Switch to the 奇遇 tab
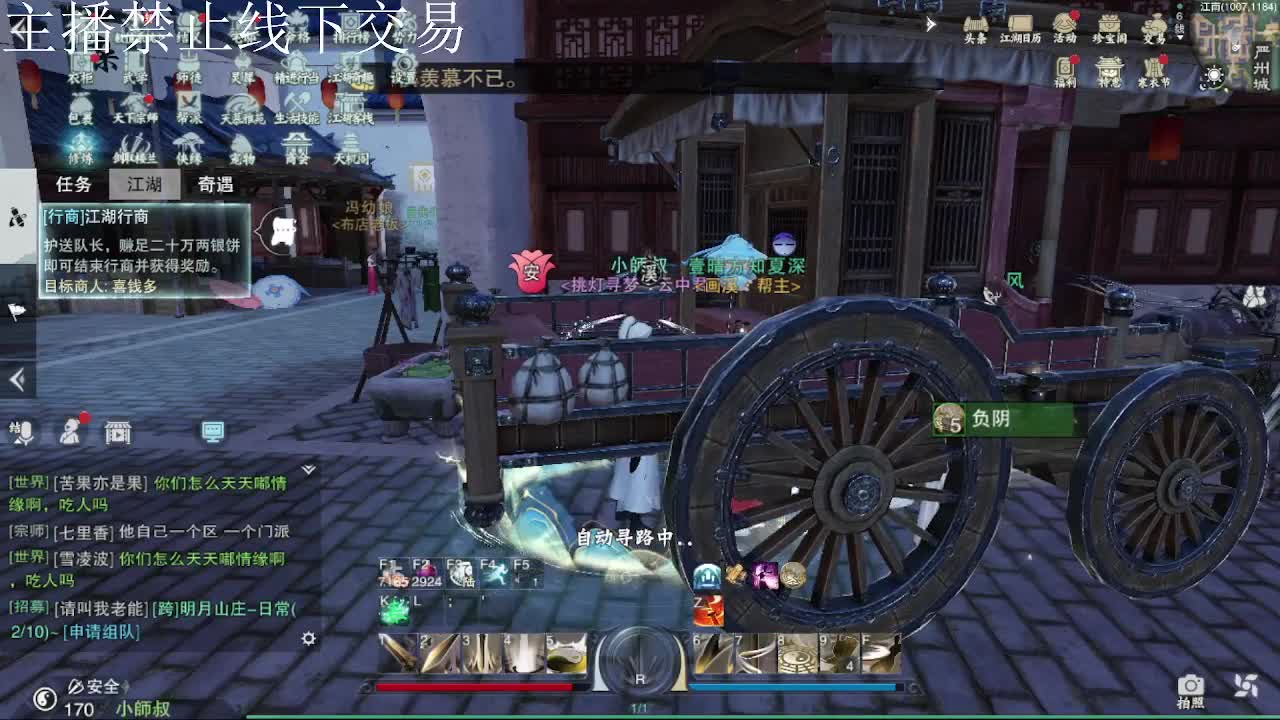The width and height of the screenshot is (1280, 720). click(215, 182)
